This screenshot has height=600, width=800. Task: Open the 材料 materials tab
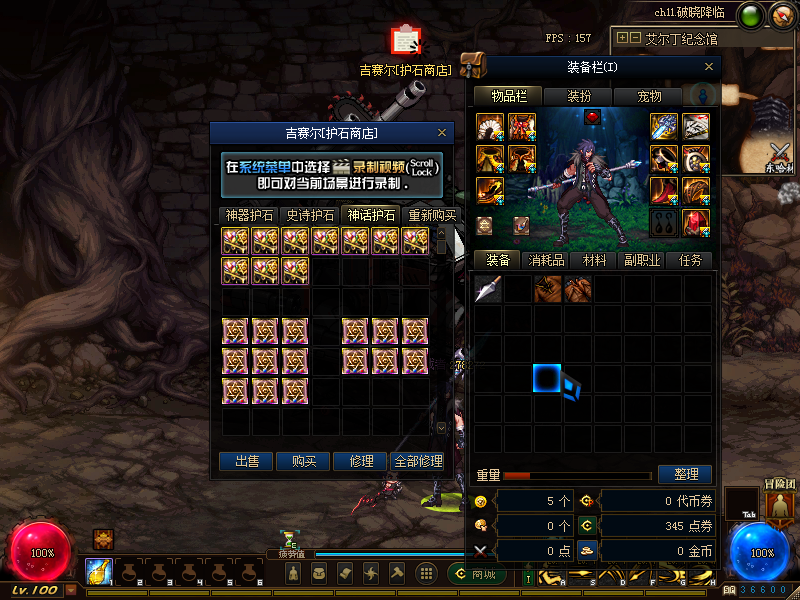click(x=594, y=260)
